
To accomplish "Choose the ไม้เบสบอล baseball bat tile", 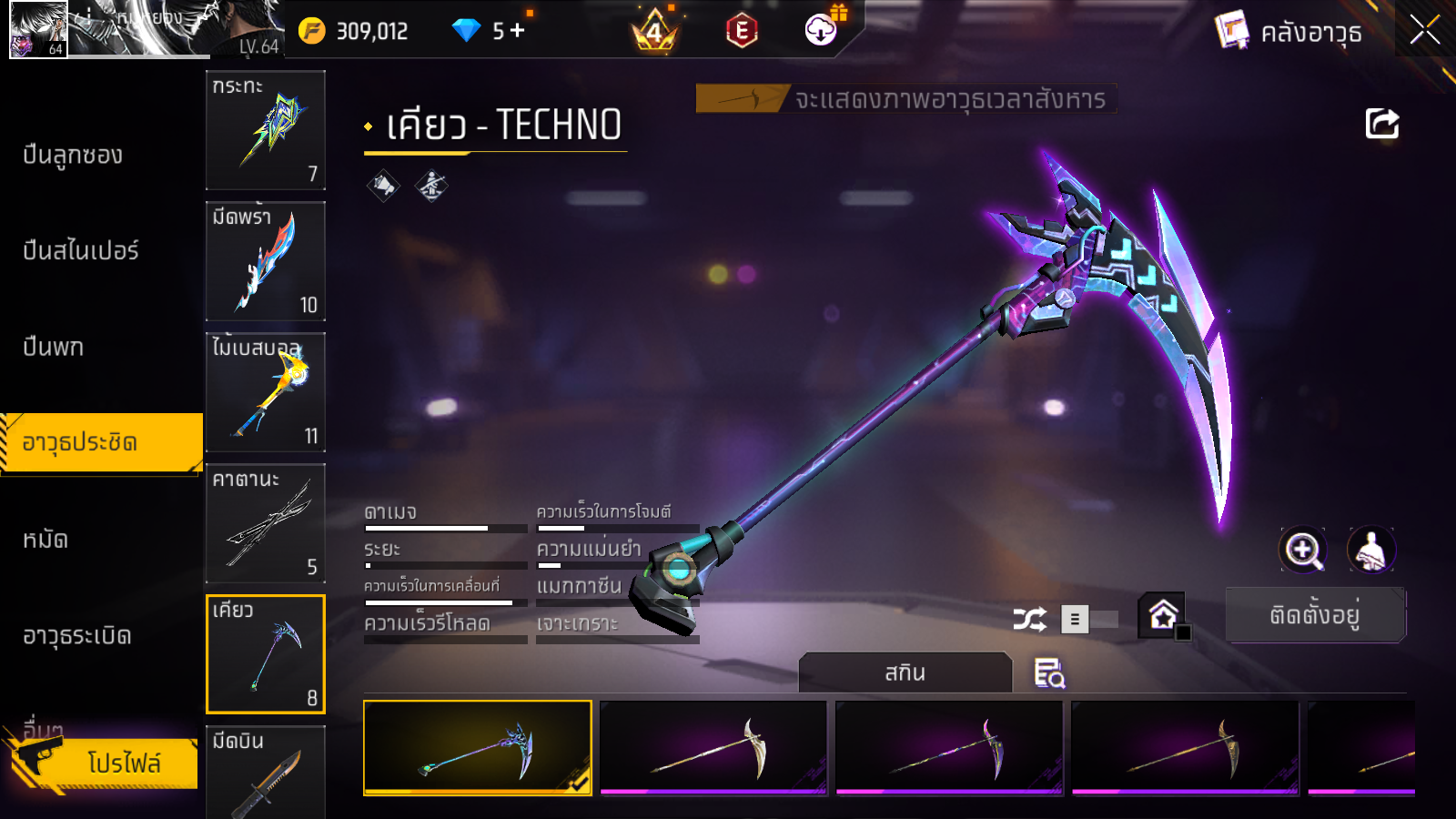I will point(266,392).
